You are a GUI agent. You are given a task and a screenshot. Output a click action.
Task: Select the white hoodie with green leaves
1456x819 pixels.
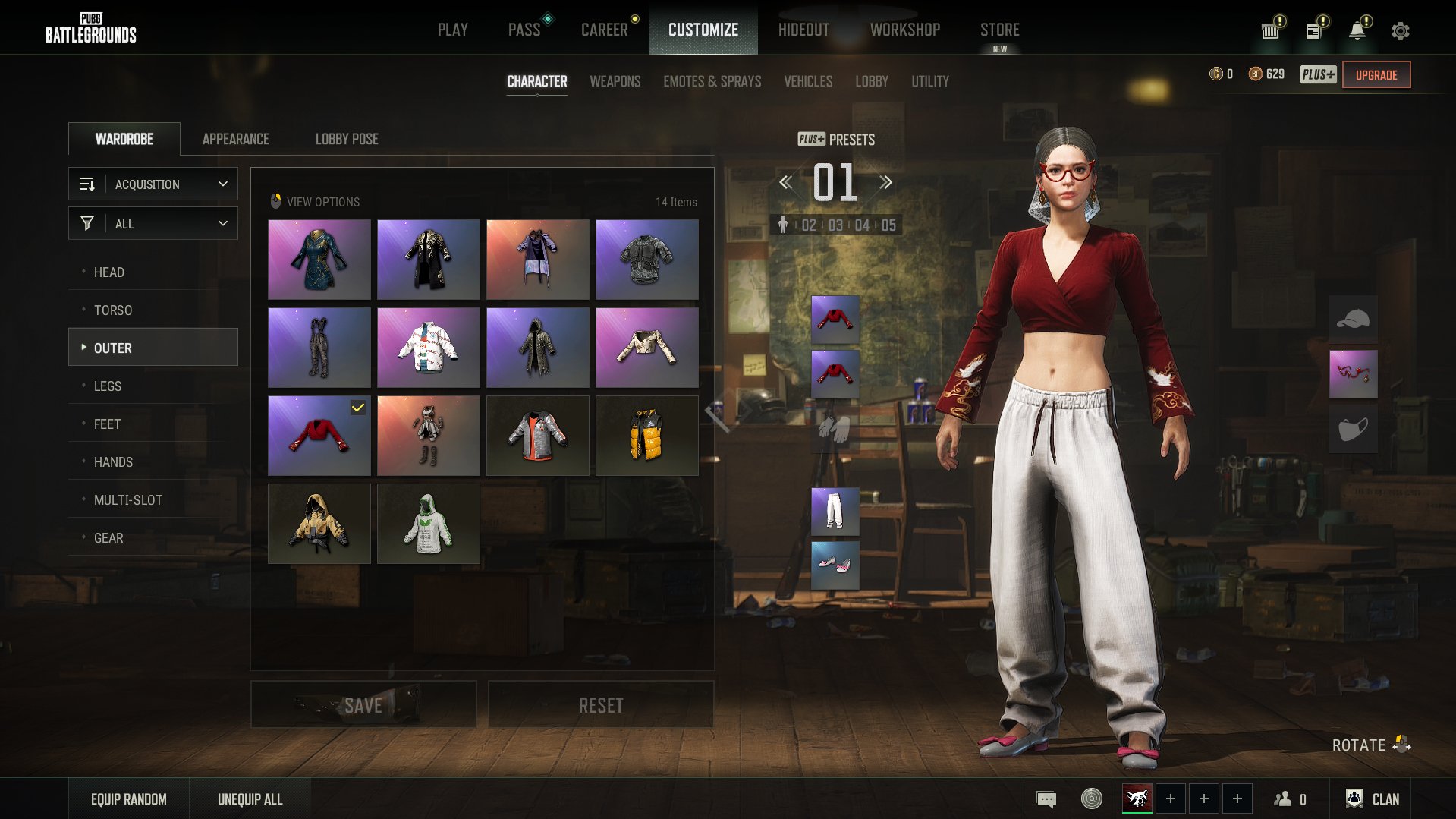click(428, 523)
